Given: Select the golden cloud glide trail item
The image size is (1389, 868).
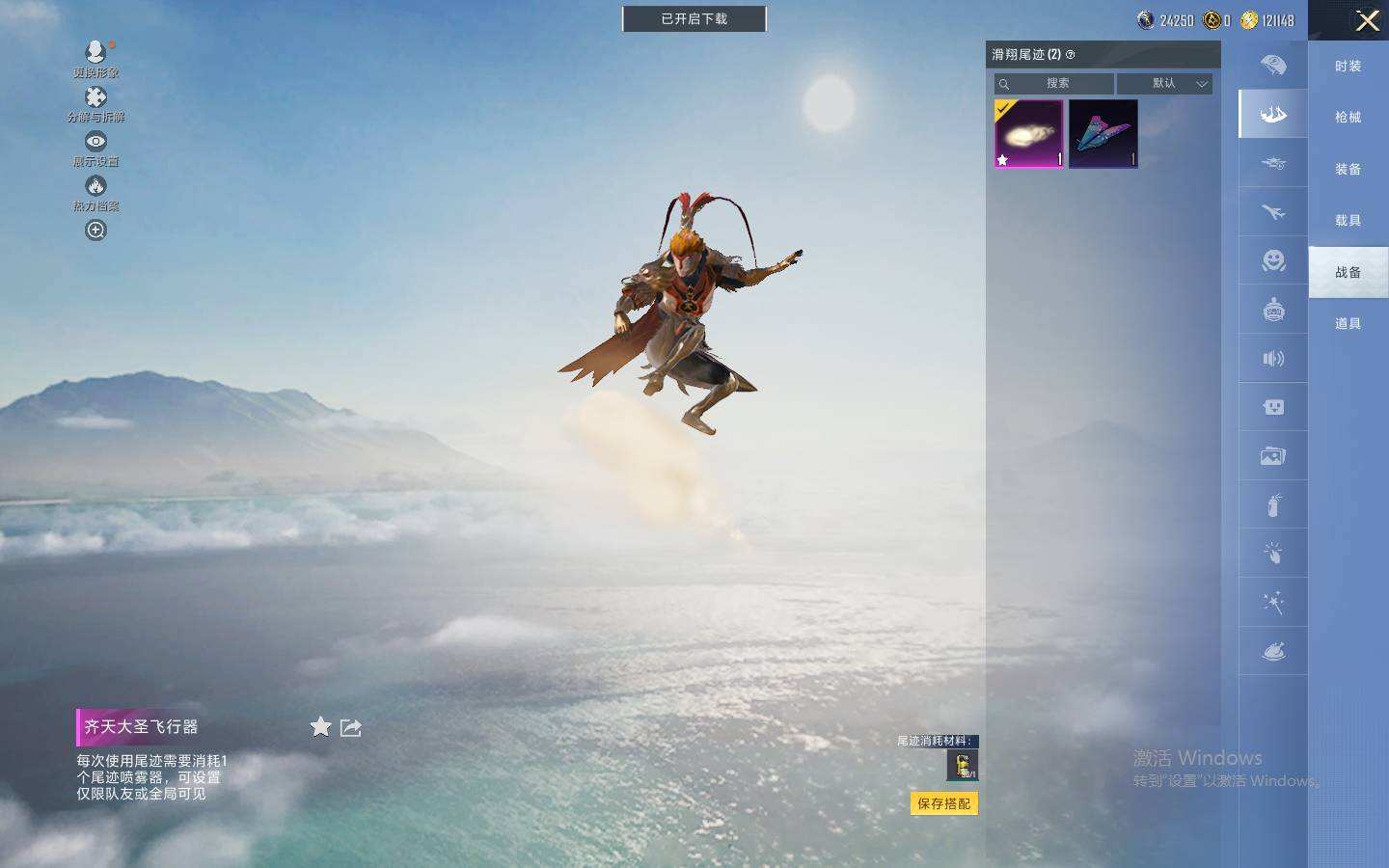Looking at the screenshot, I should 1028,134.
